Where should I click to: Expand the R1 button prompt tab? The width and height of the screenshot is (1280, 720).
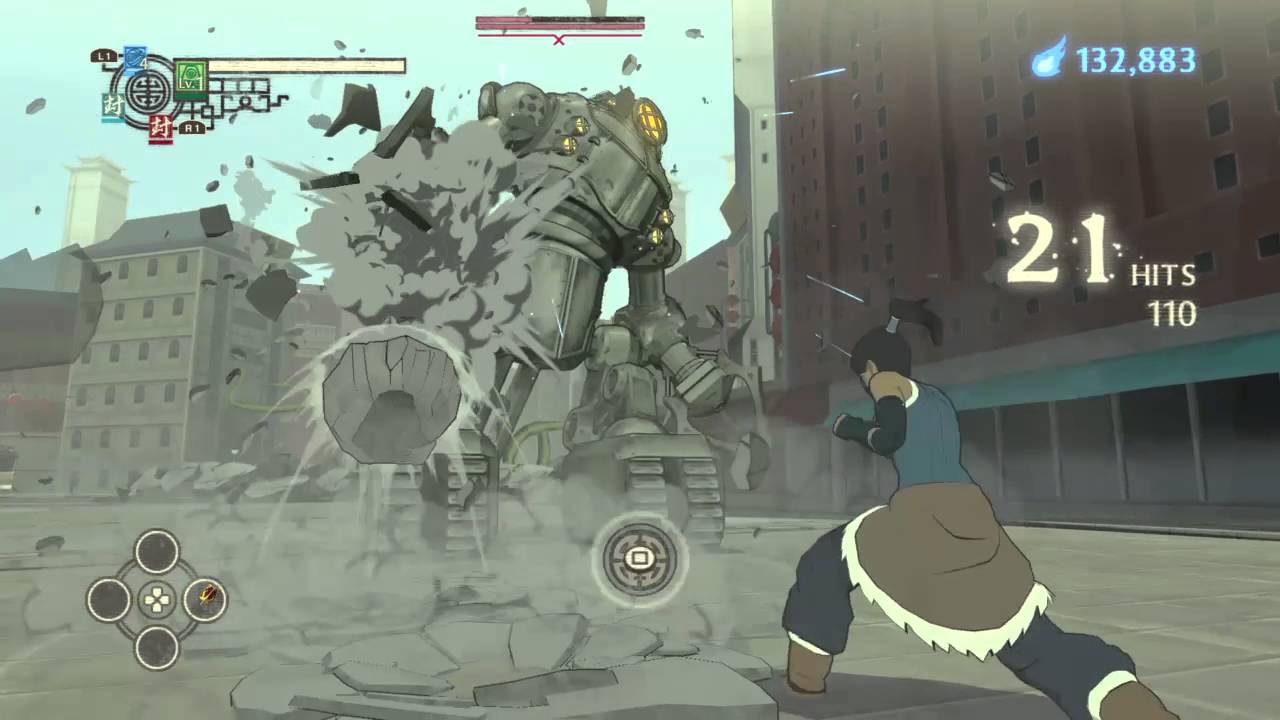(191, 128)
